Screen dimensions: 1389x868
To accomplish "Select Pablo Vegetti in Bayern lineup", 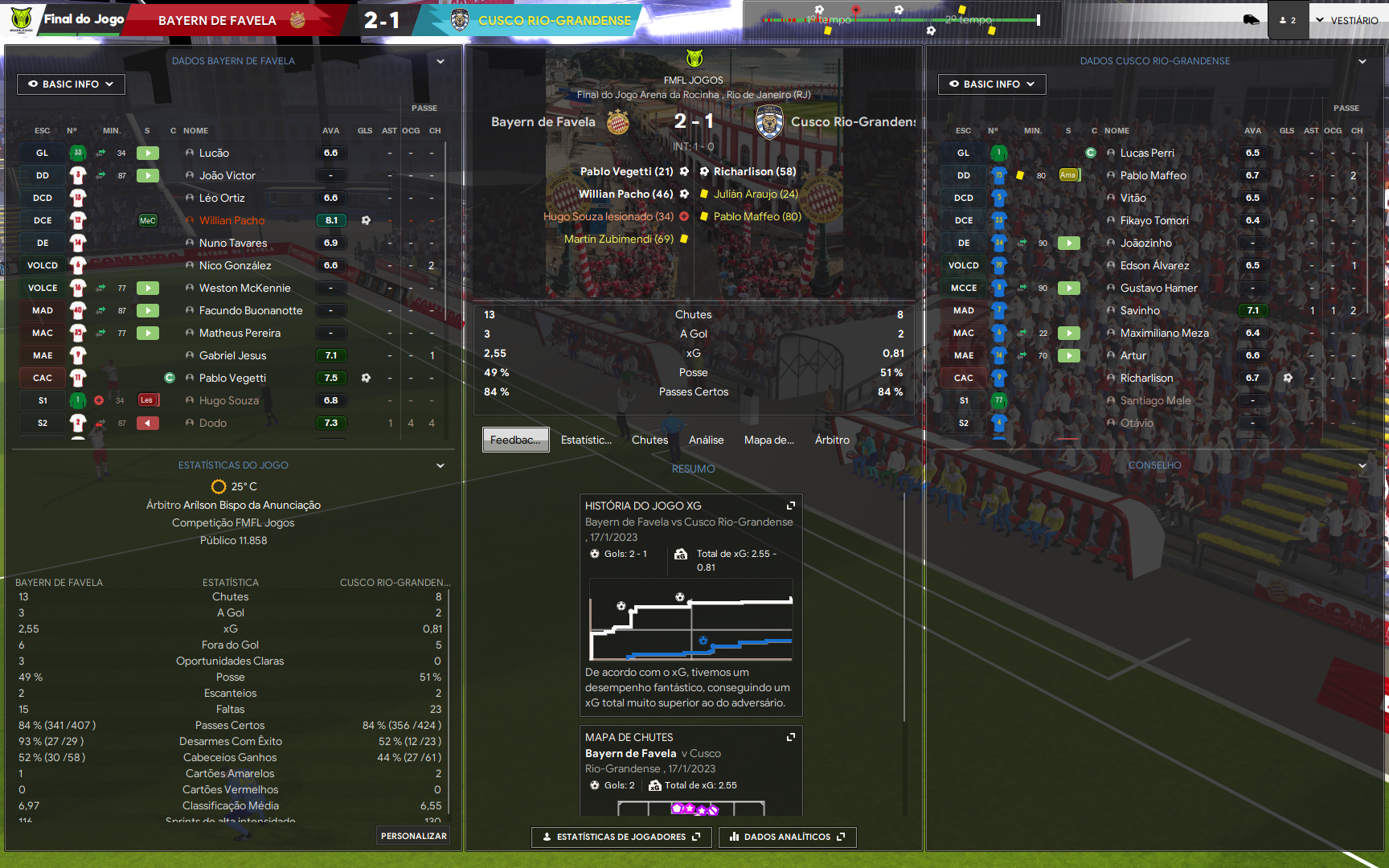I will click(x=232, y=378).
